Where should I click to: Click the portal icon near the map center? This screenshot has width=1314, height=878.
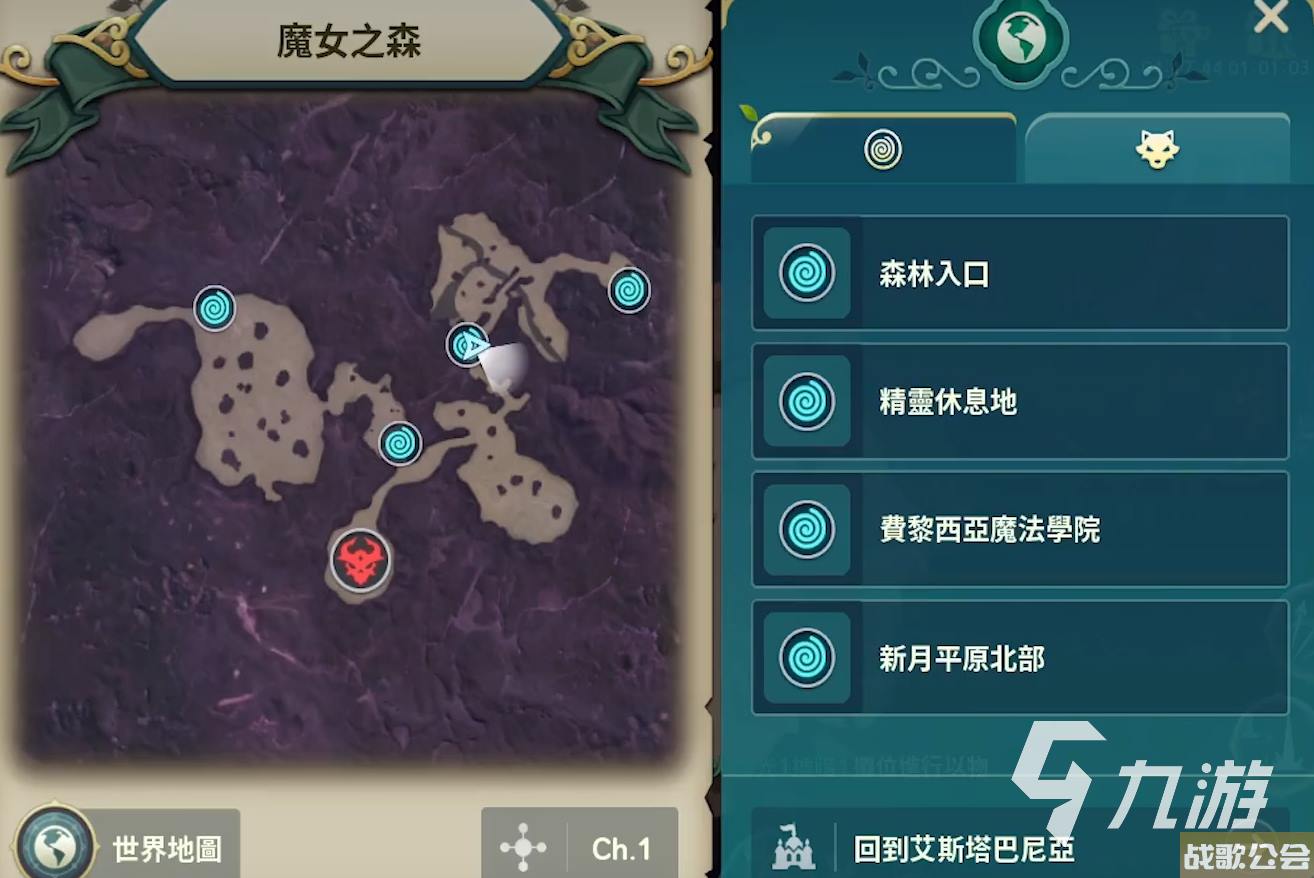pyautogui.click(x=400, y=442)
